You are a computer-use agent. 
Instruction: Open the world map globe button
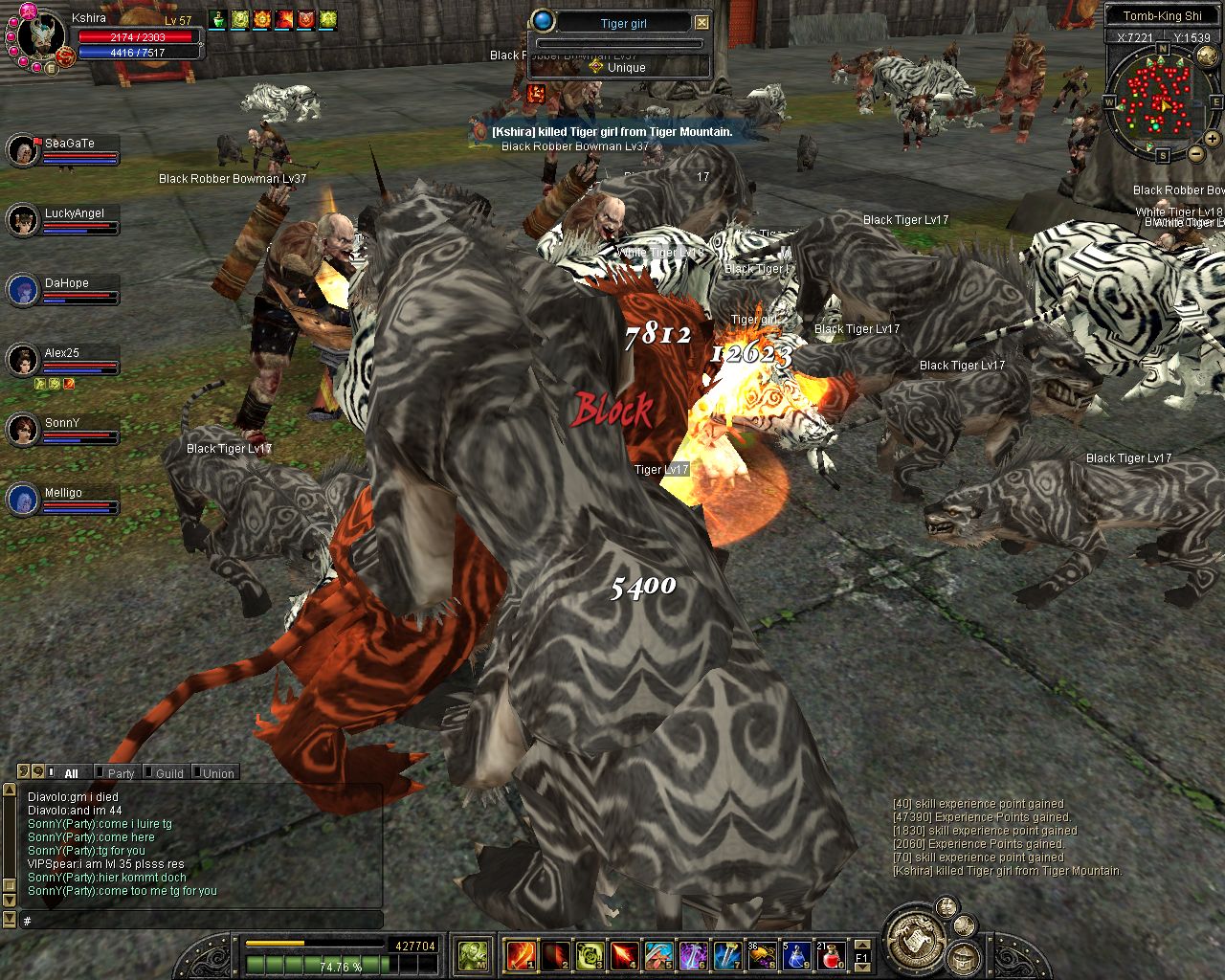point(1208,56)
